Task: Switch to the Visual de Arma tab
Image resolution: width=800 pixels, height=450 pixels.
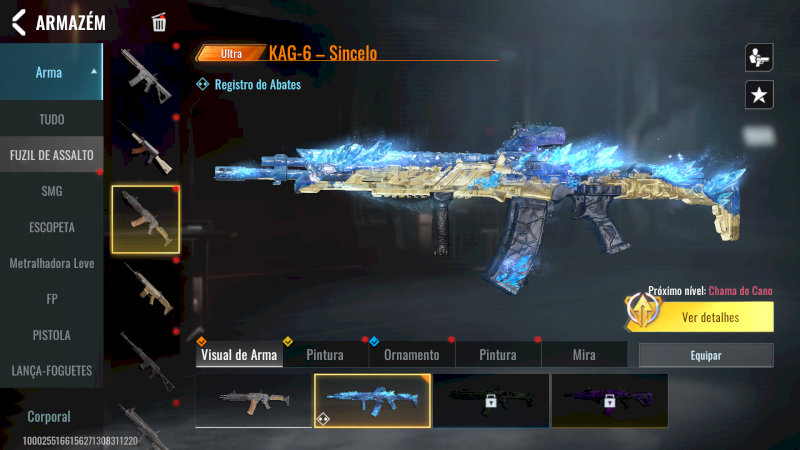Action: pyautogui.click(x=239, y=355)
